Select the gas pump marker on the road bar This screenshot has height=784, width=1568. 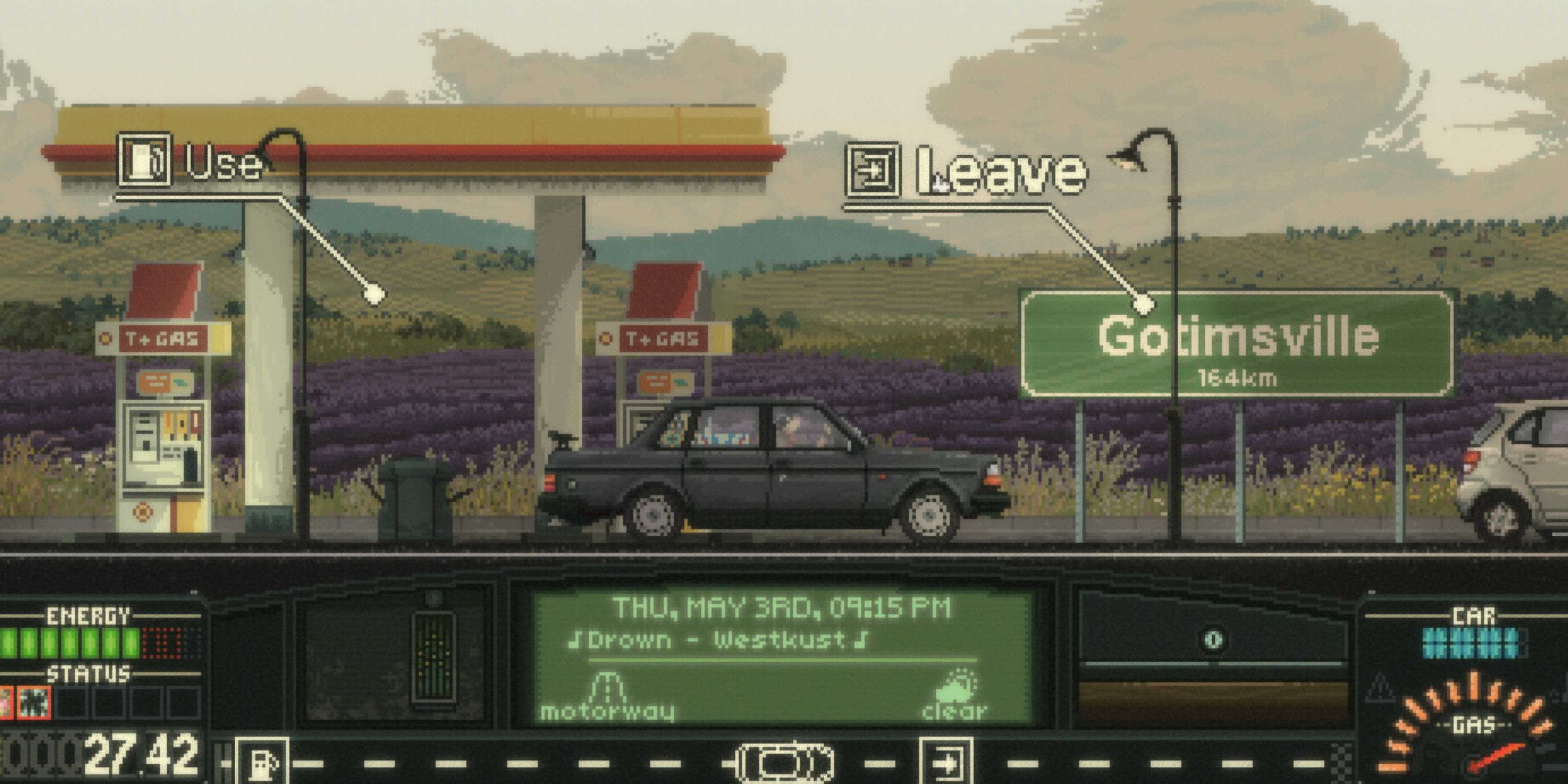[263, 762]
